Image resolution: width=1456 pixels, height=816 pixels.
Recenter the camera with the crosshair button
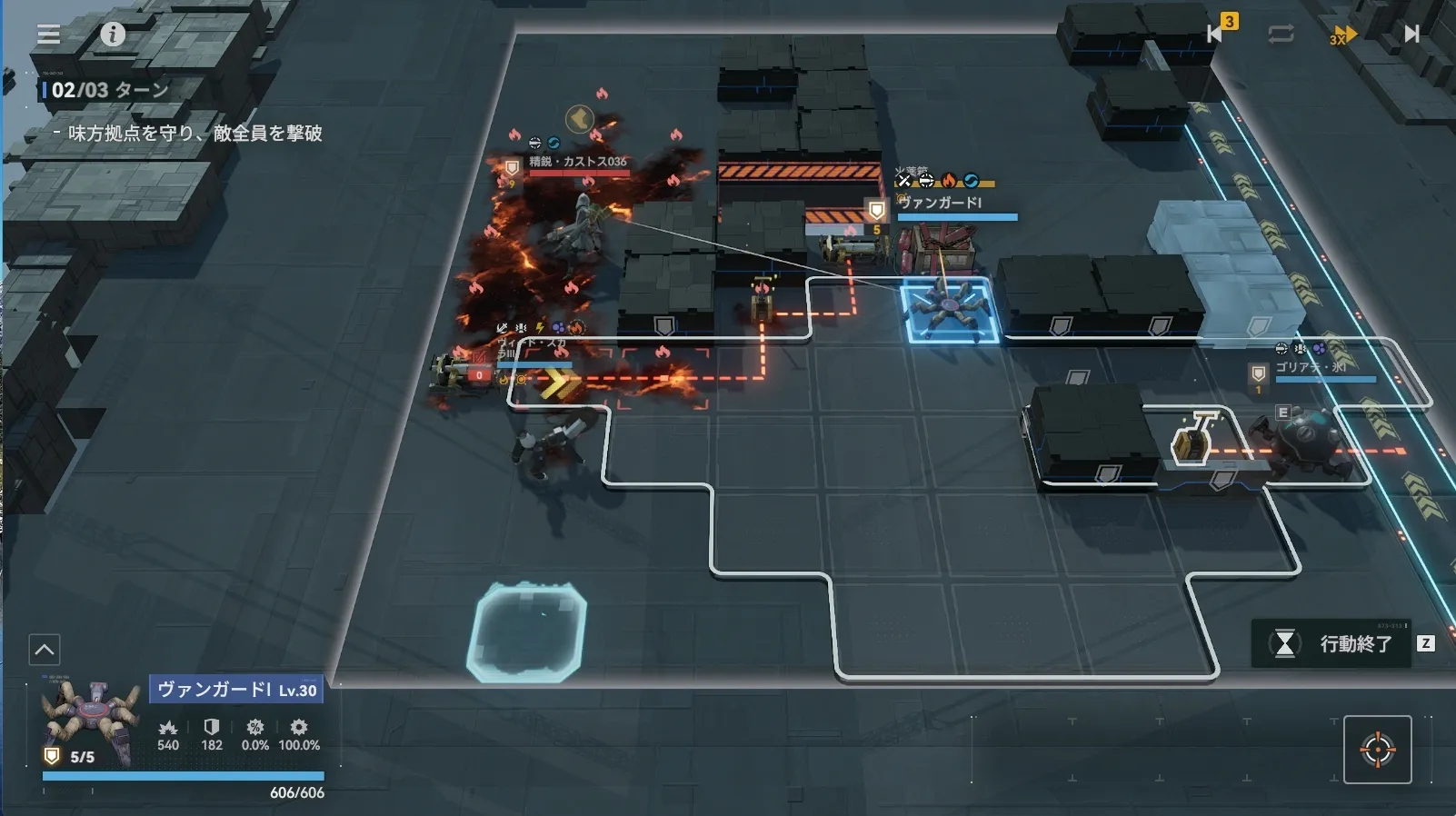1377,750
